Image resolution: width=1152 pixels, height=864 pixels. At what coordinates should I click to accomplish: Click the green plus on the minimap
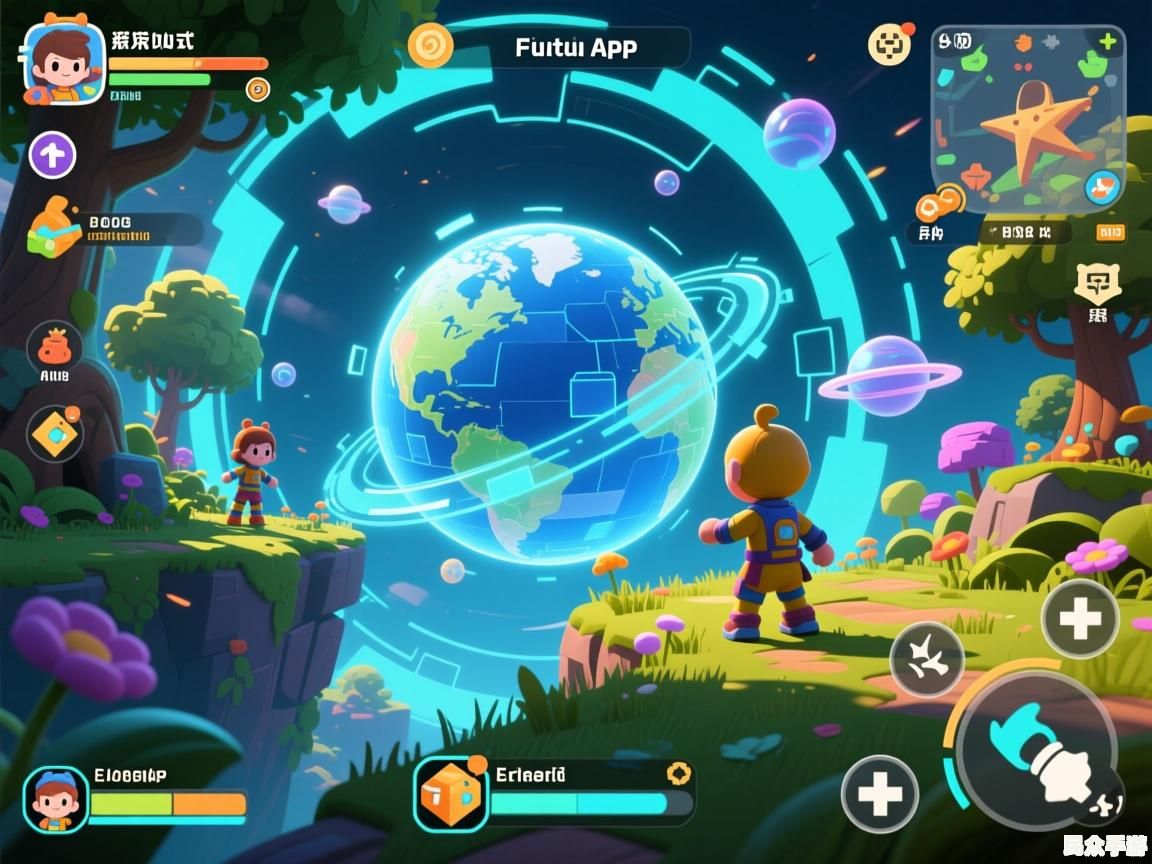pos(1108,42)
